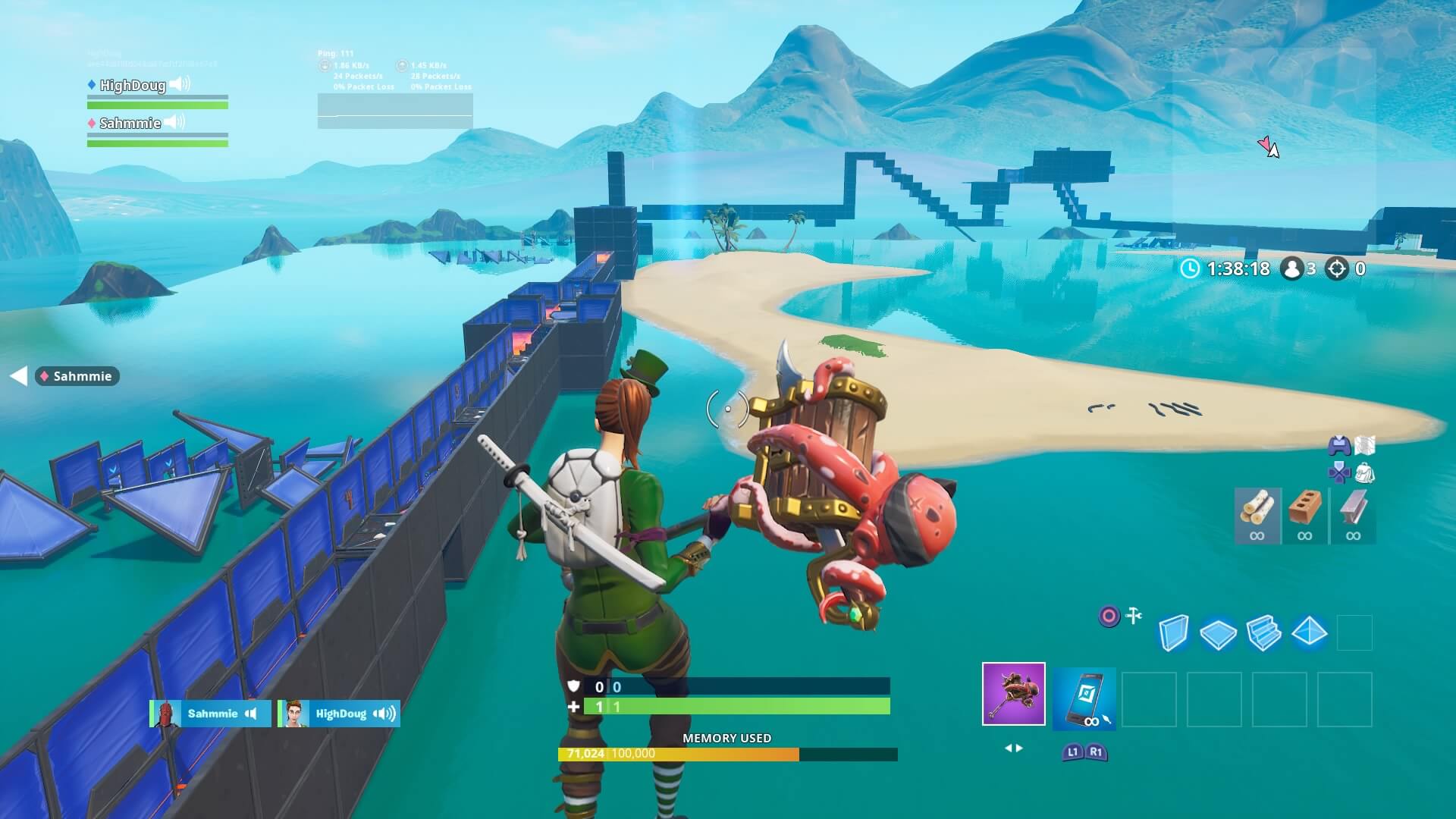Pick the stairs building piece
Image resolution: width=1456 pixels, height=819 pixels.
1263,633
